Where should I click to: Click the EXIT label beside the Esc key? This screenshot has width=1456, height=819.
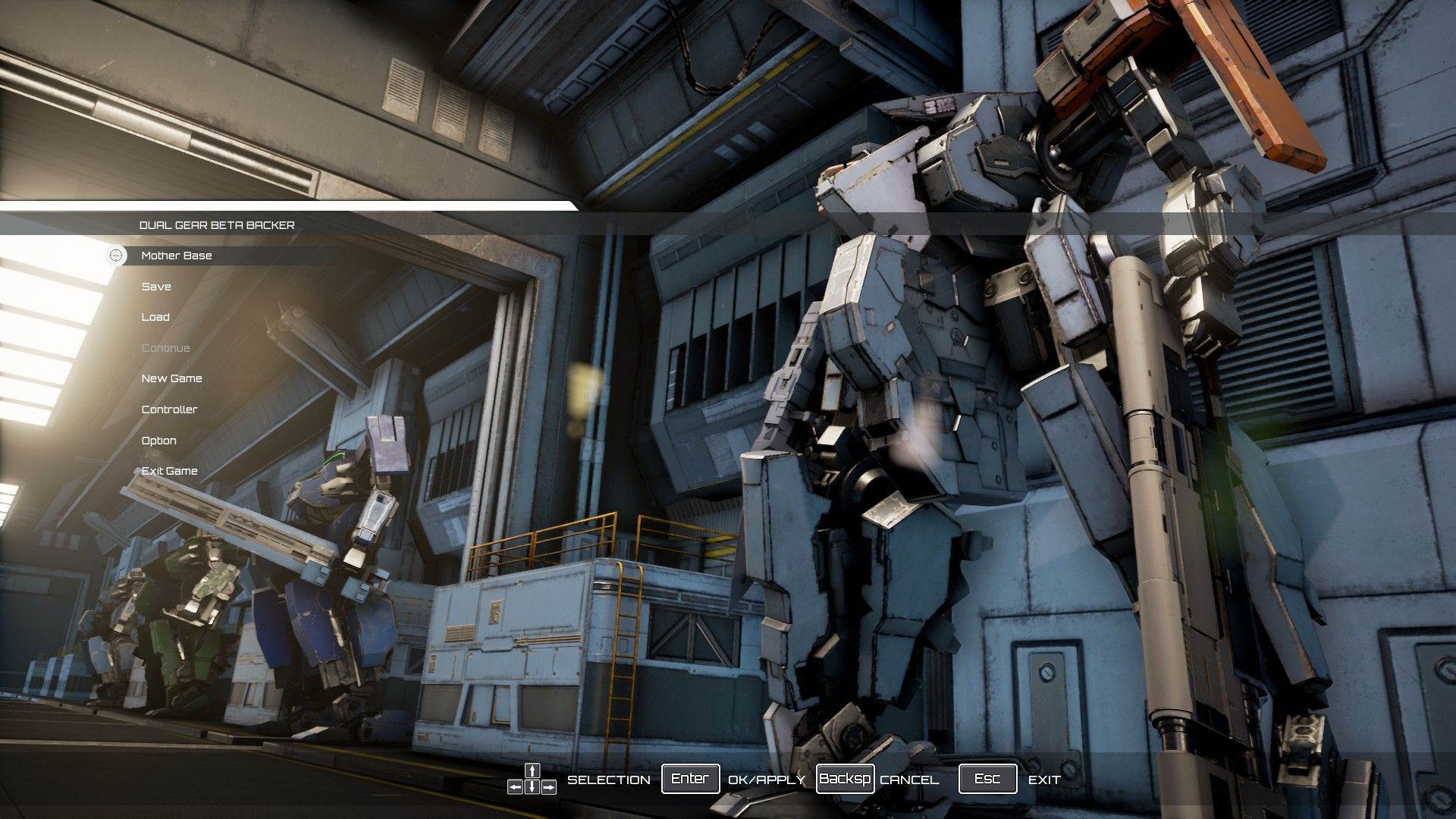pyautogui.click(x=1044, y=779)
